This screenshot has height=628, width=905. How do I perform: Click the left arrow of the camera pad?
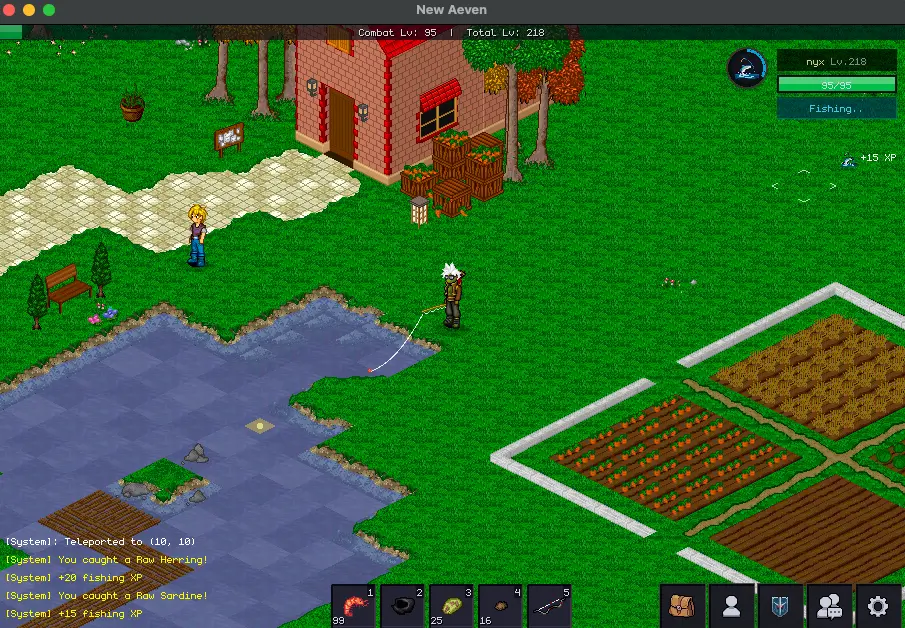click(x=775, y=186)
